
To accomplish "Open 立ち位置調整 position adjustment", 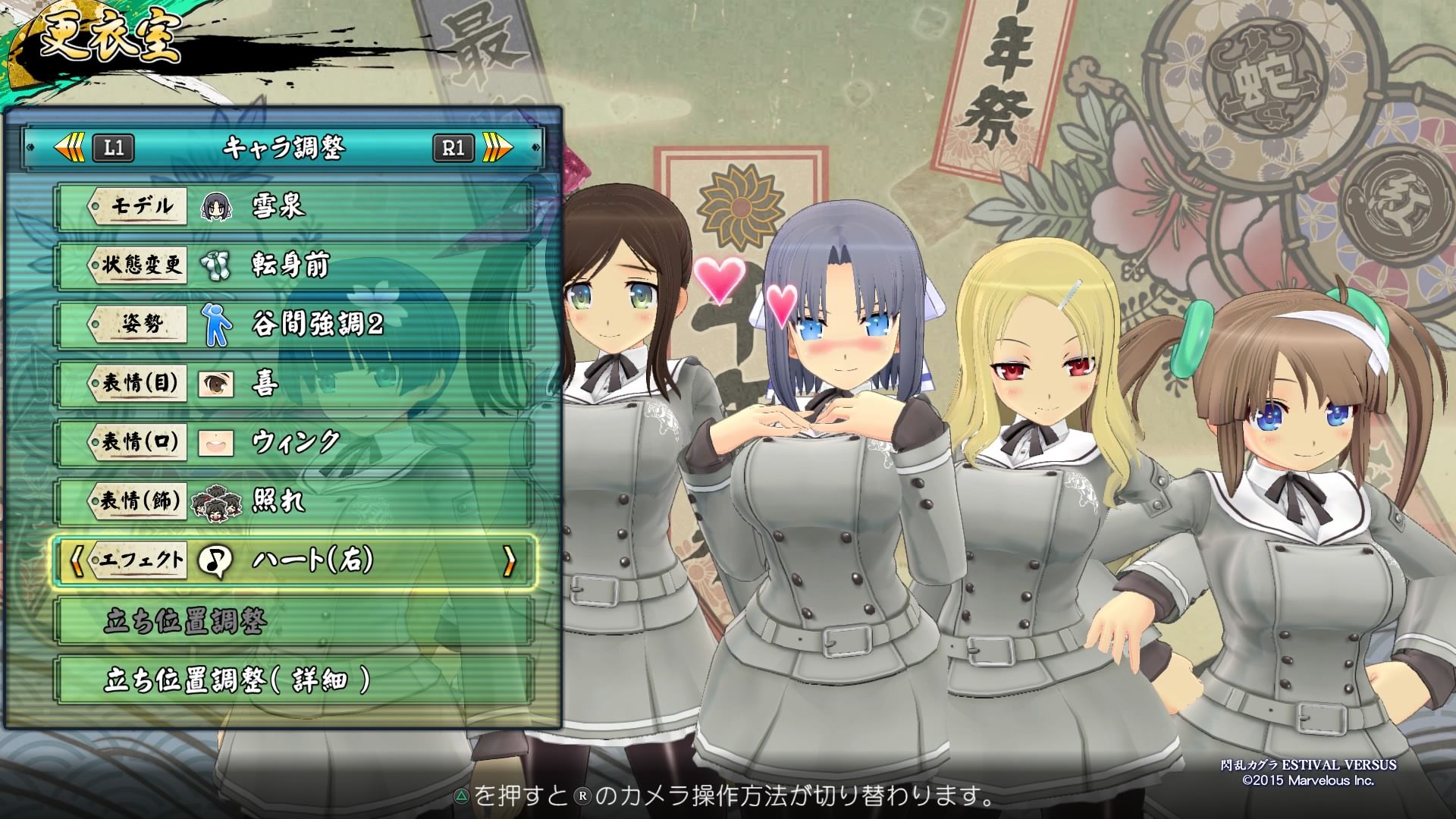I will [294, 621].
